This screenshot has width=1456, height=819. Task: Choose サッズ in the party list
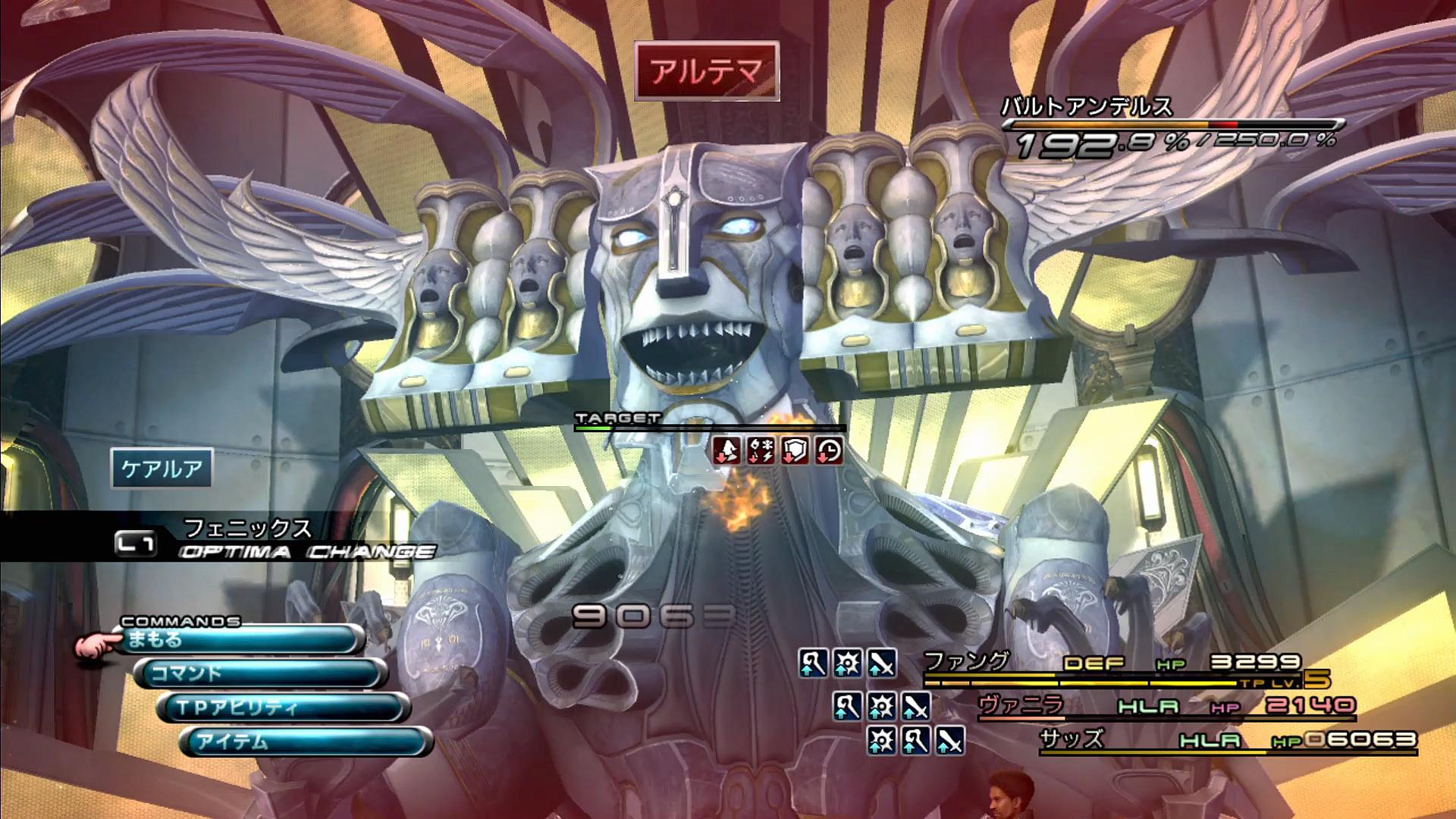coord(1071,739)
